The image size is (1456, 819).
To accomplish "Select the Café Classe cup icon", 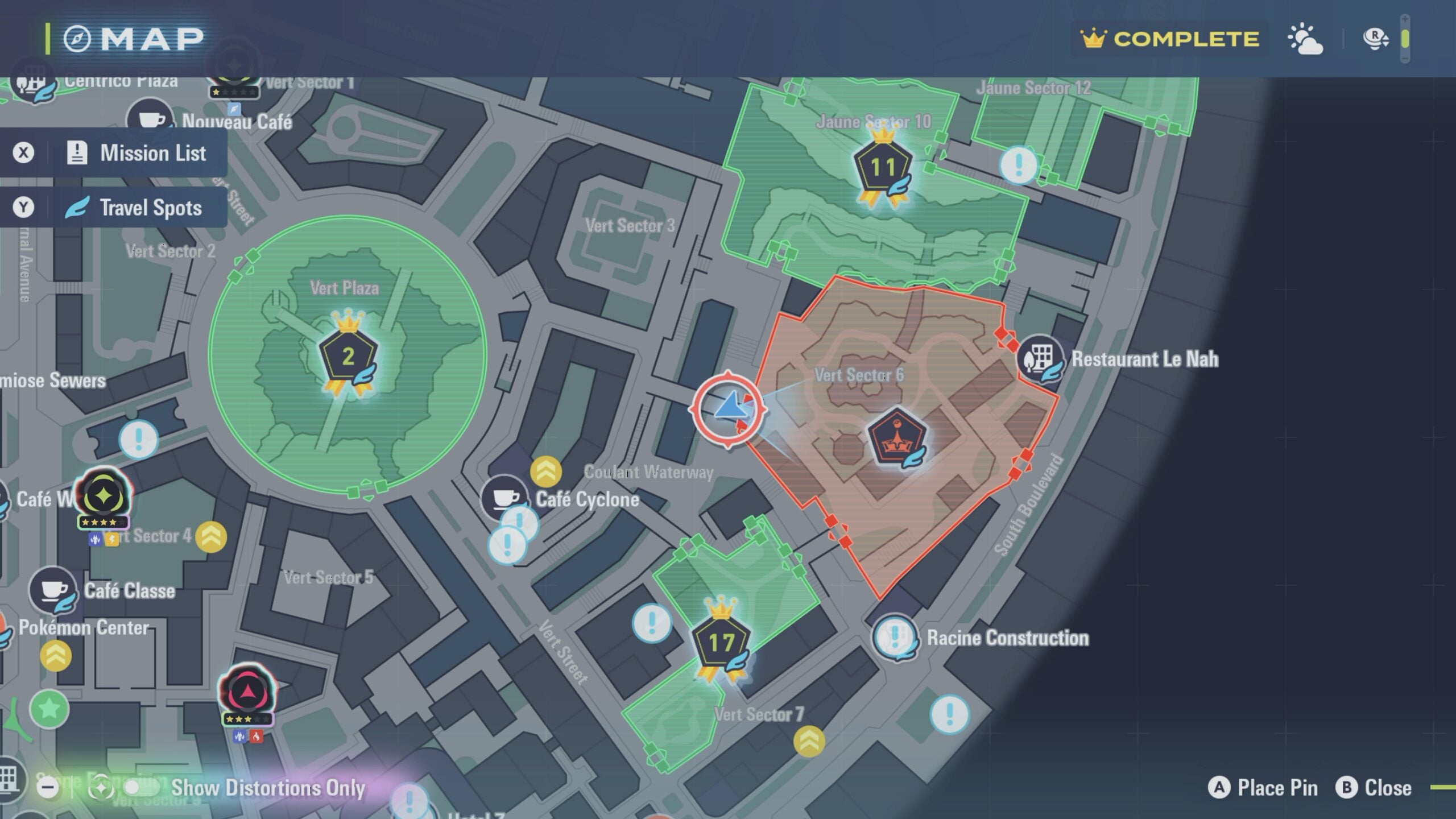I will point(53,590).
